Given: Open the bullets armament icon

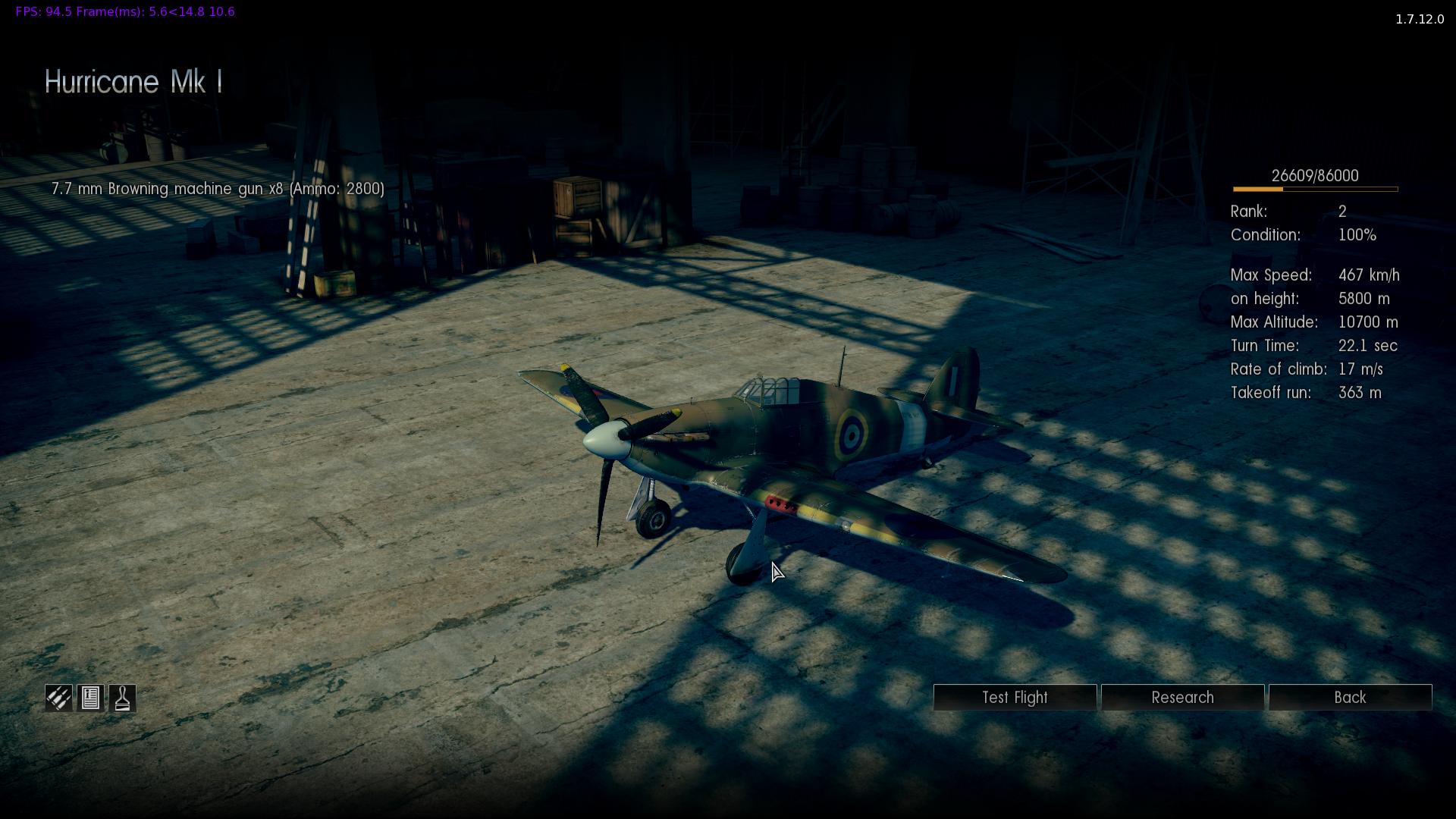Looking at the screenshot, I should [58, 698].
